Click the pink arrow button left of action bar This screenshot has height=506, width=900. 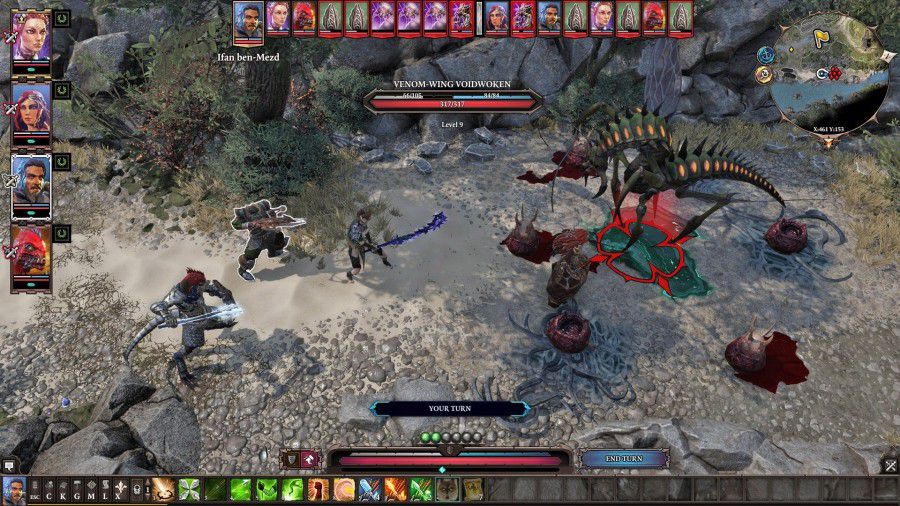310,458
